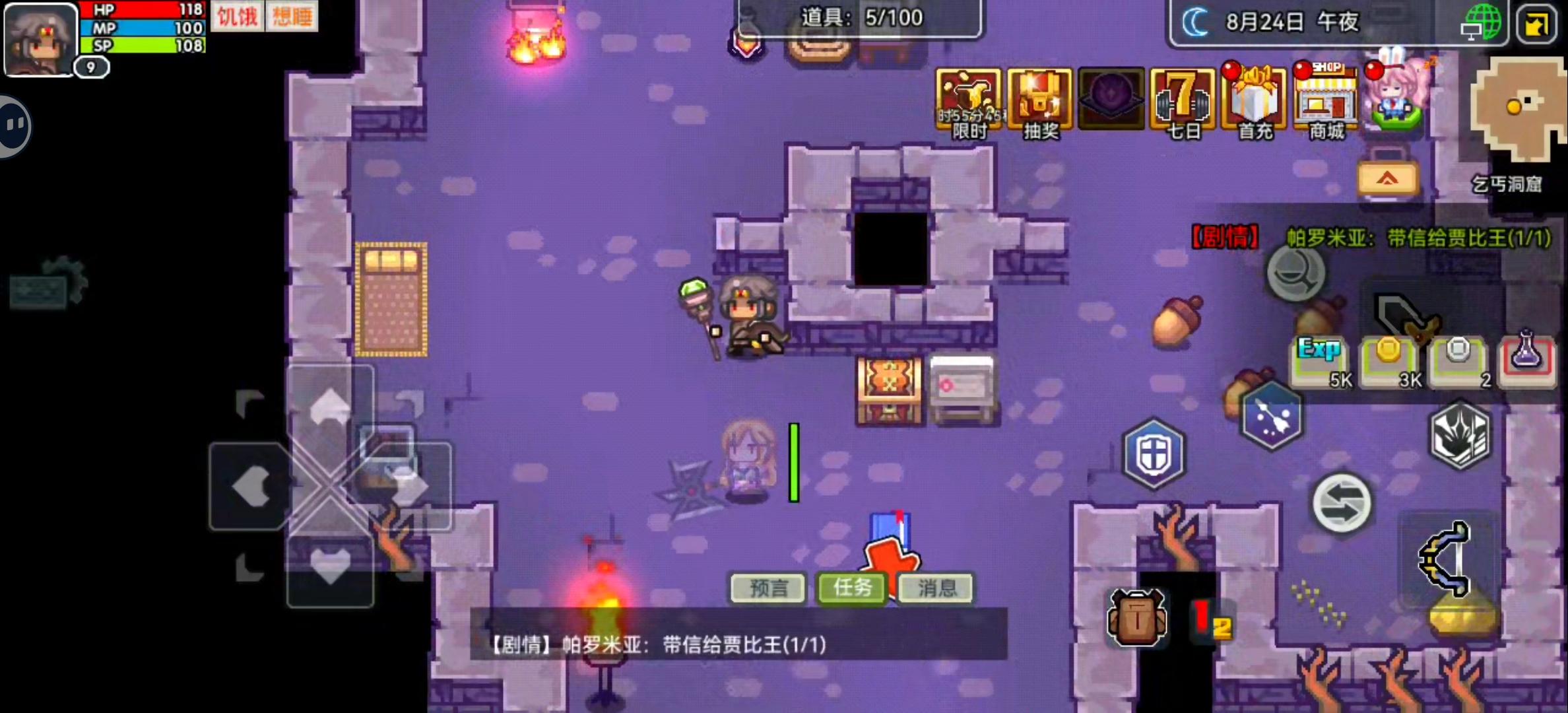The height and width of the screenshot is (713, 1568).
Task: Switch to the 消息 messages tab
Action: pyautogui.click(x=935, y=588)
